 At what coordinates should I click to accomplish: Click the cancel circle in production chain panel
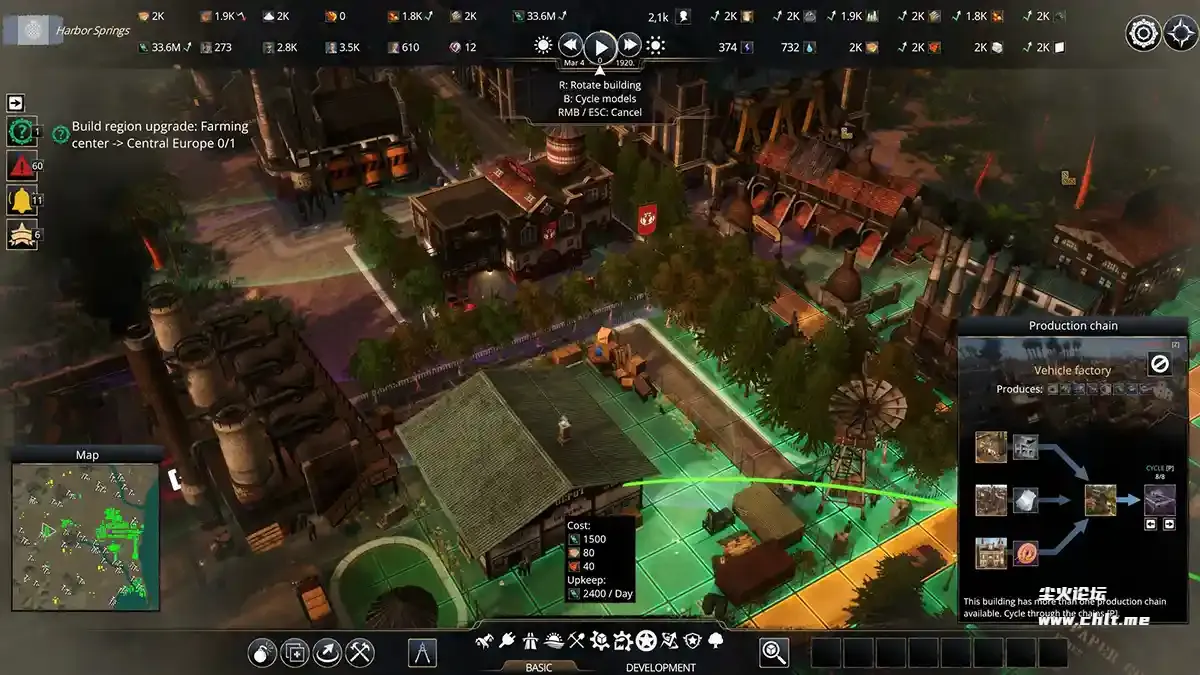(x=1160, y=364)
